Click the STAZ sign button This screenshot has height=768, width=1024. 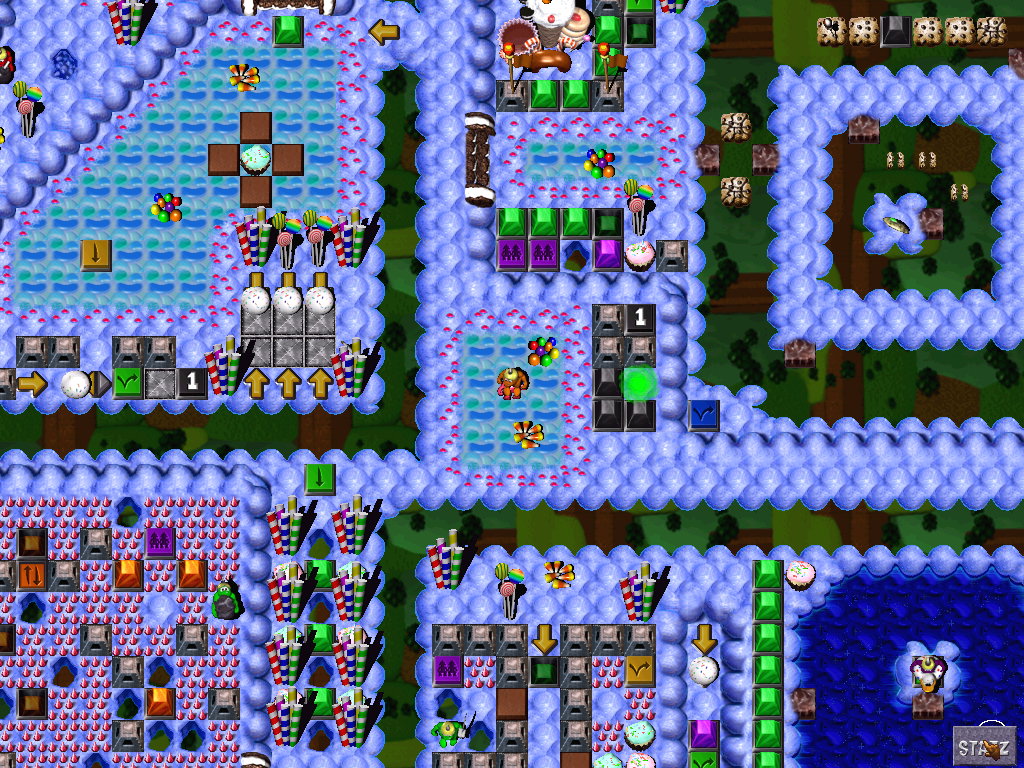[x=984, y=746]
